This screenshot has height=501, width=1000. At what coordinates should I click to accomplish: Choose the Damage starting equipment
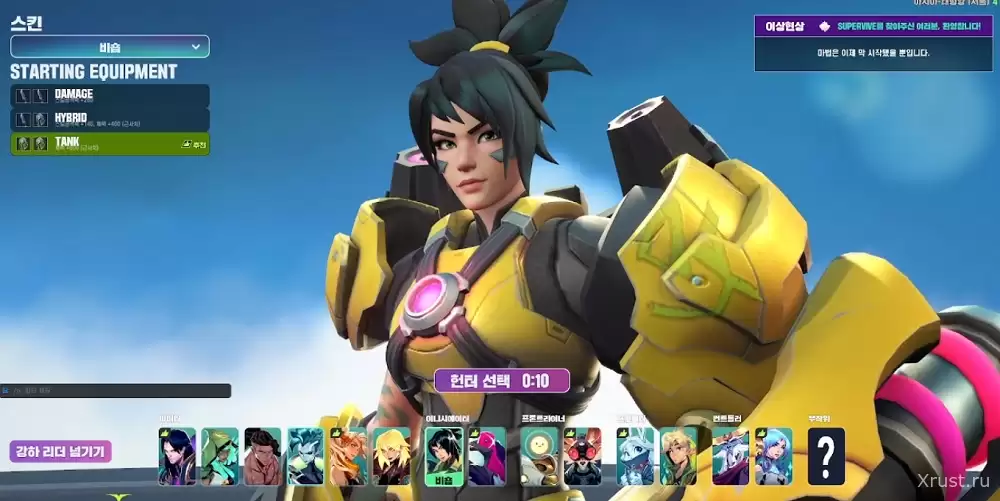(110, 96)
